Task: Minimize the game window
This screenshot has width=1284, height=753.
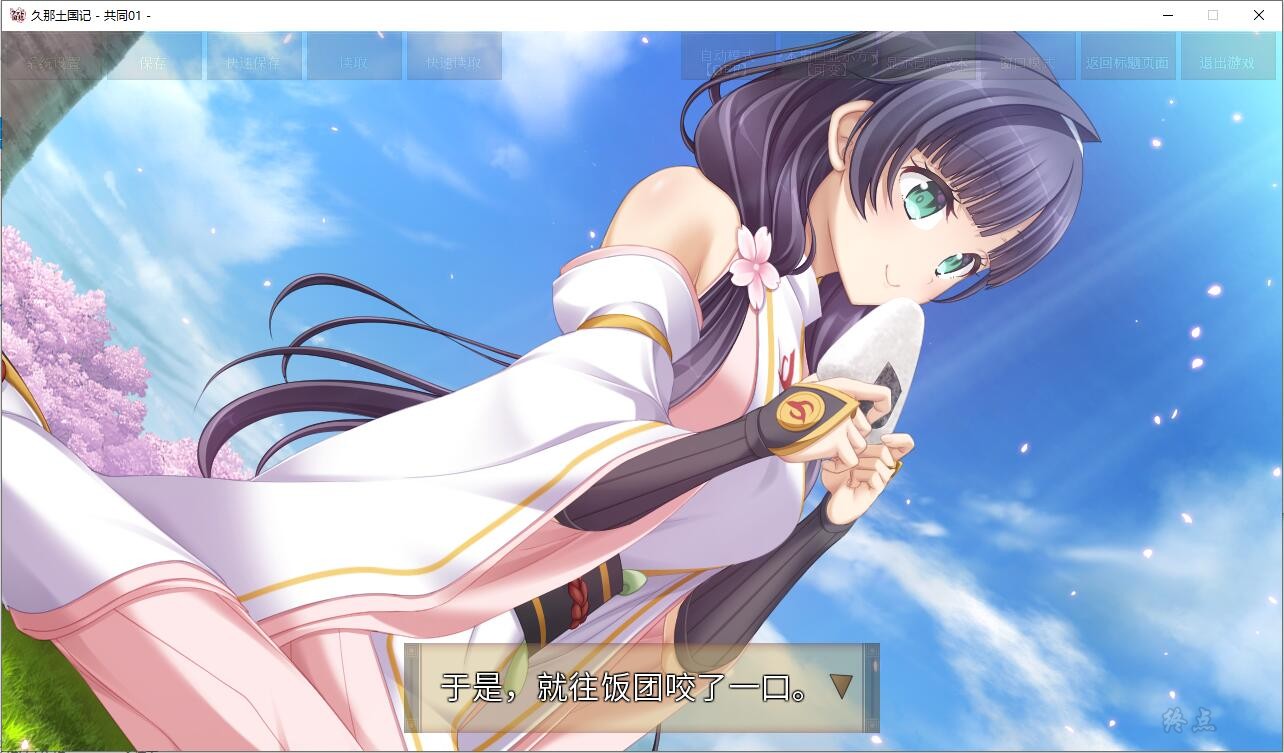Action: [1166, 15]
